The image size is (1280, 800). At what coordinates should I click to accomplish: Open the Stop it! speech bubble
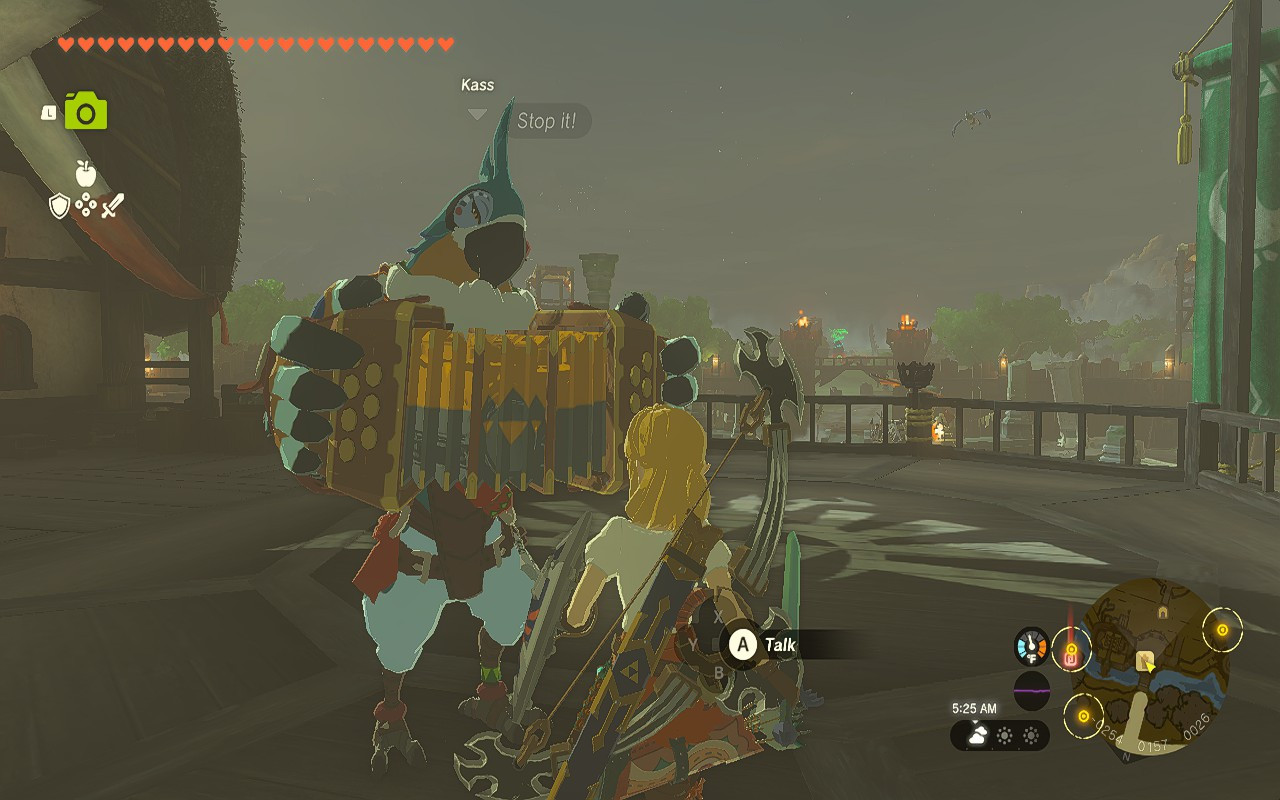pyautogui.click(x=548, y=121)
